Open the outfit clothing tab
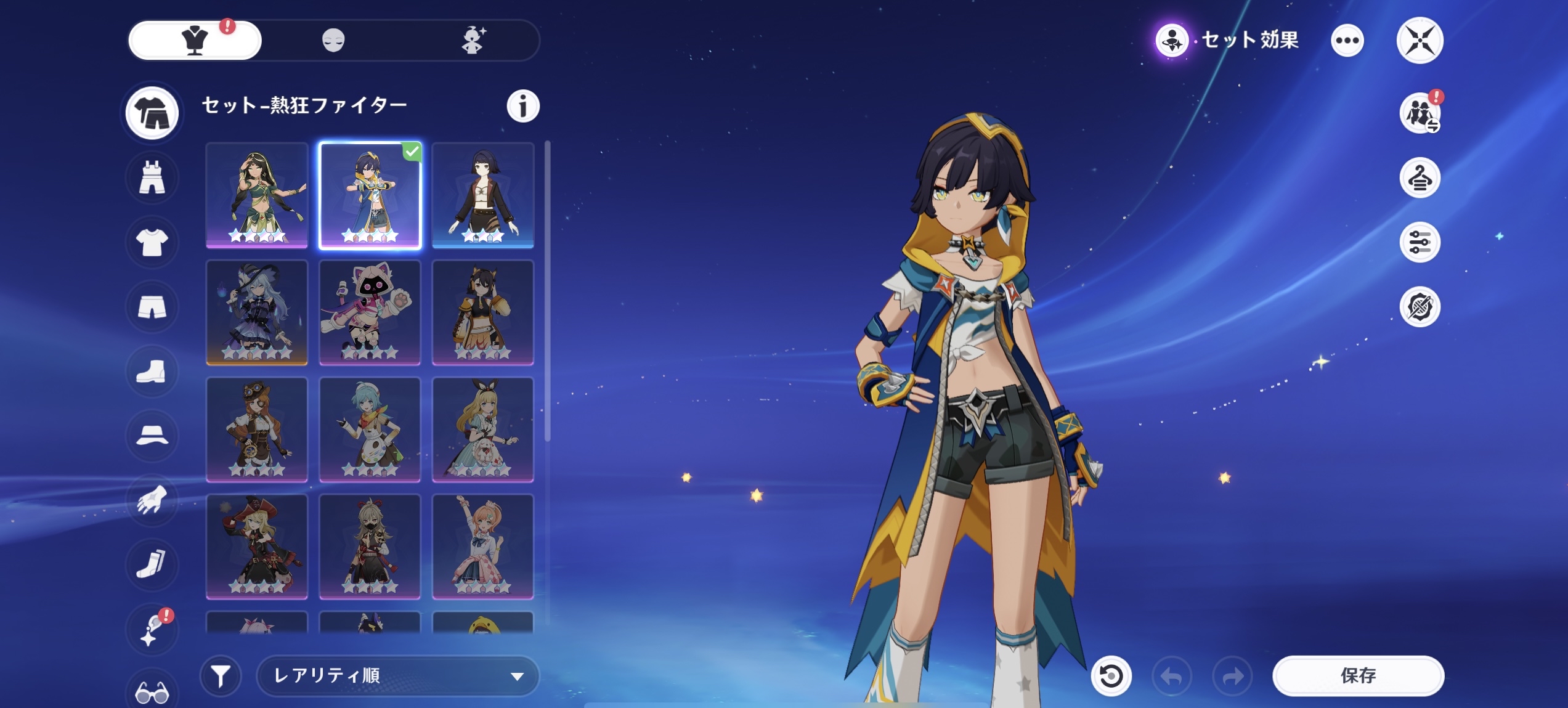Screen dimensions: 1568x708 [x=195, y=41]
